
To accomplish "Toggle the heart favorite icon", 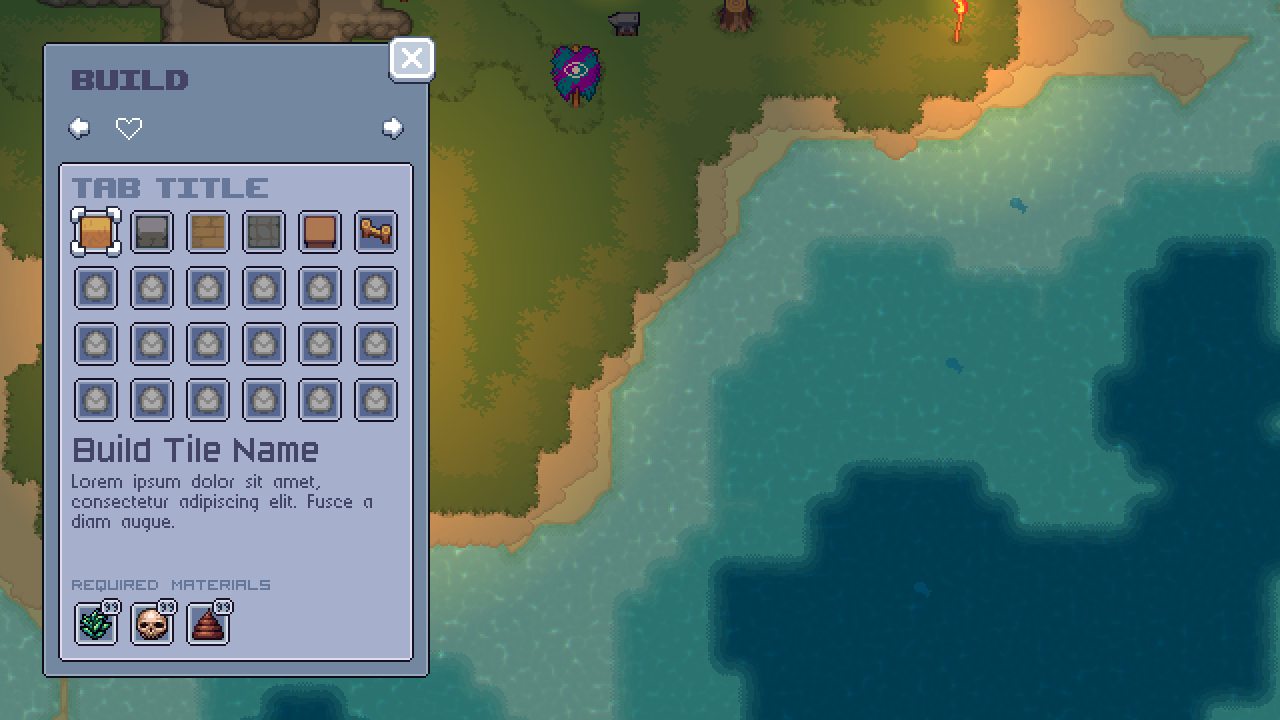I will tap(129, 128).
